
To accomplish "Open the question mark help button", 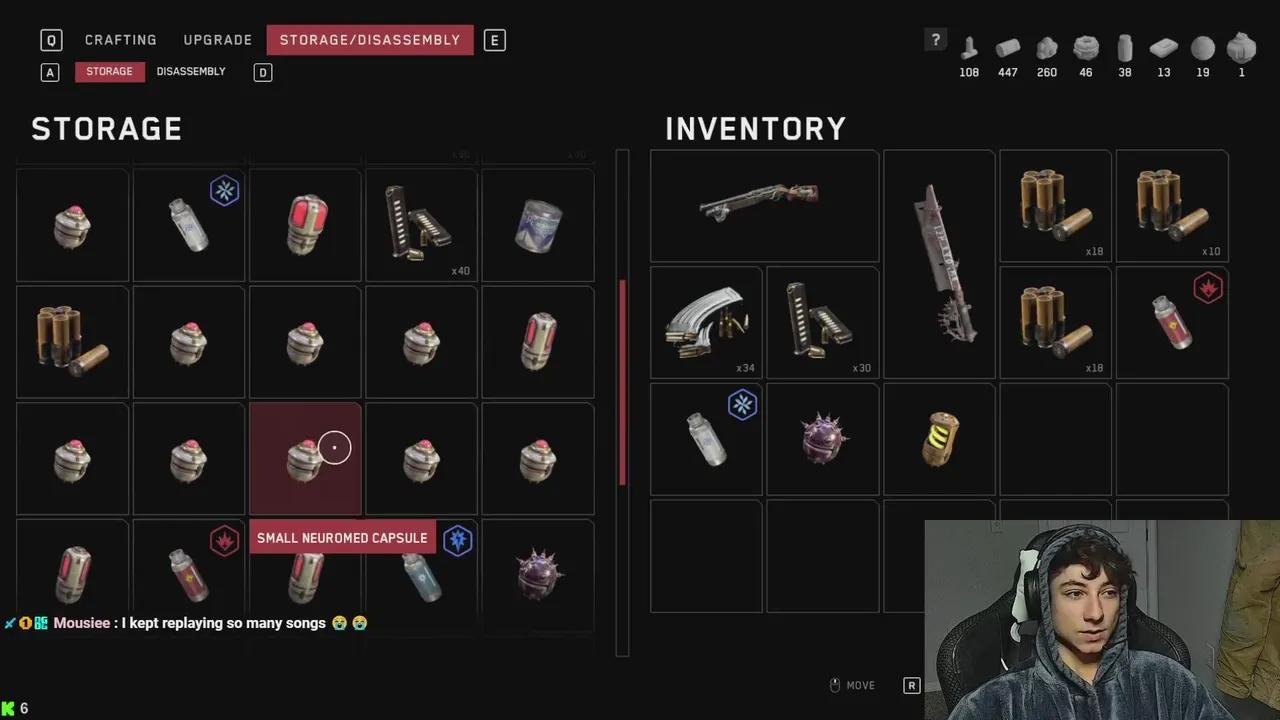I will [935, 40].
